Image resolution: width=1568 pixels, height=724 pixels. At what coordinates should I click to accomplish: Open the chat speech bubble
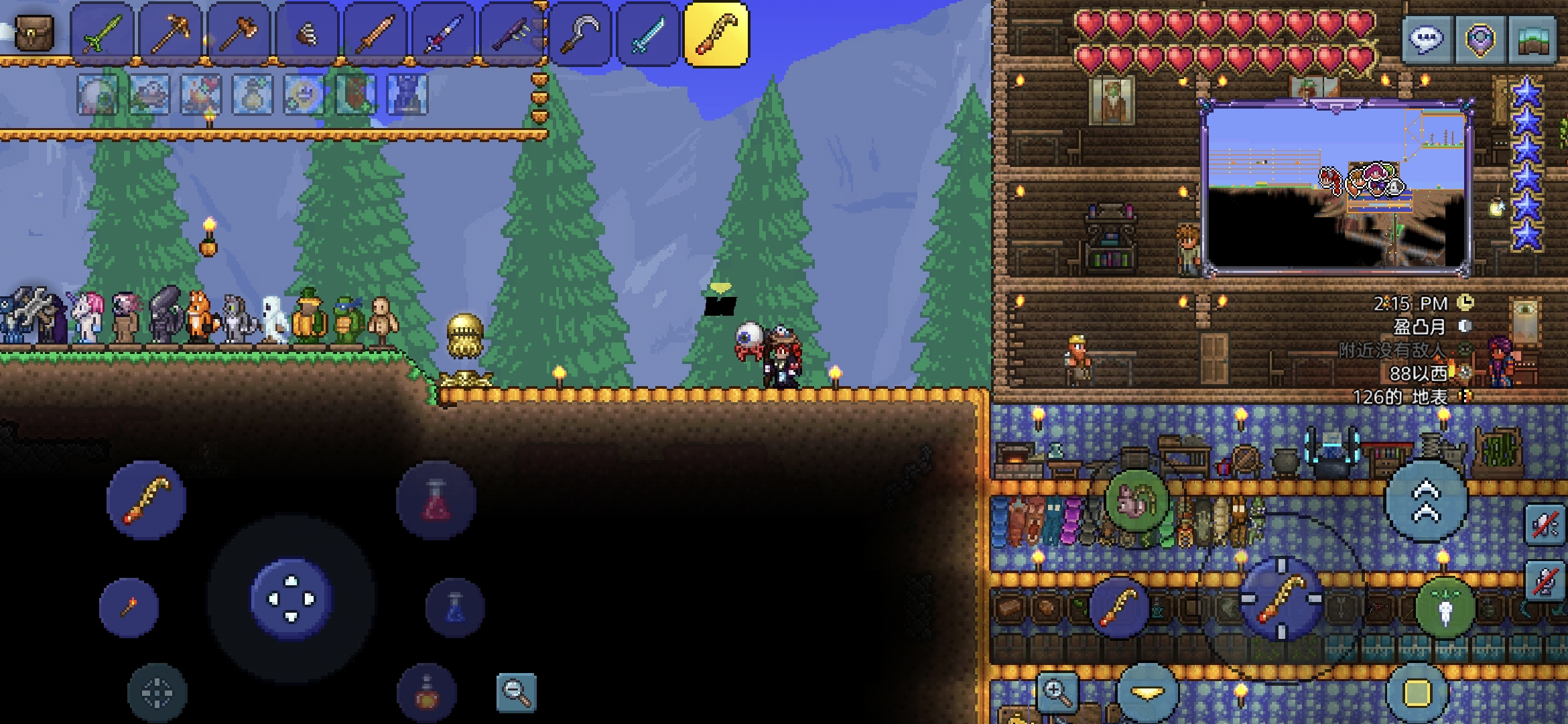[x=1427, y=39]
